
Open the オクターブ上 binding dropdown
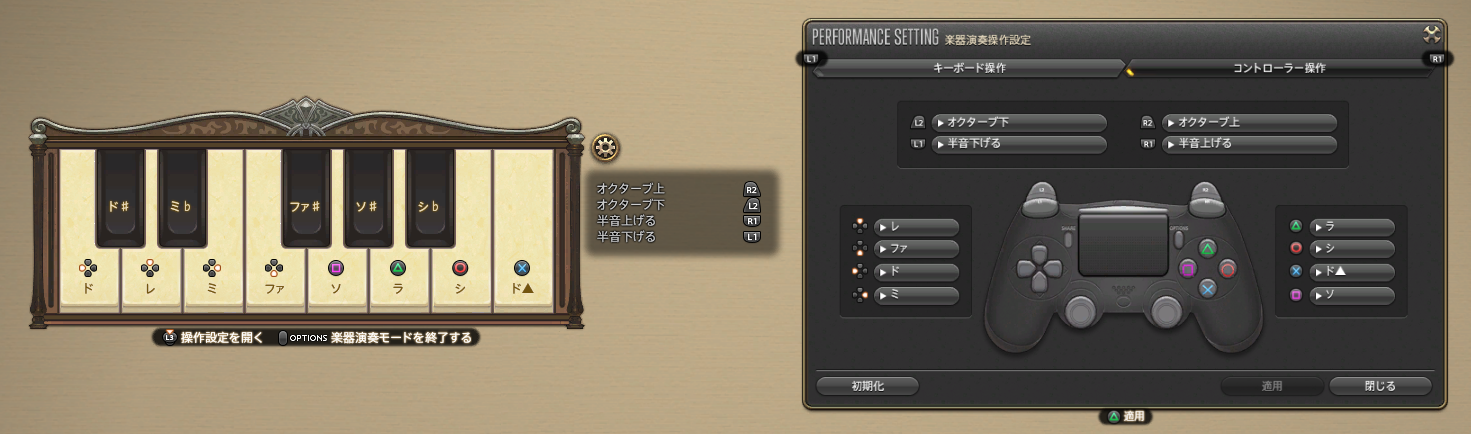(x=1249, y=123)
